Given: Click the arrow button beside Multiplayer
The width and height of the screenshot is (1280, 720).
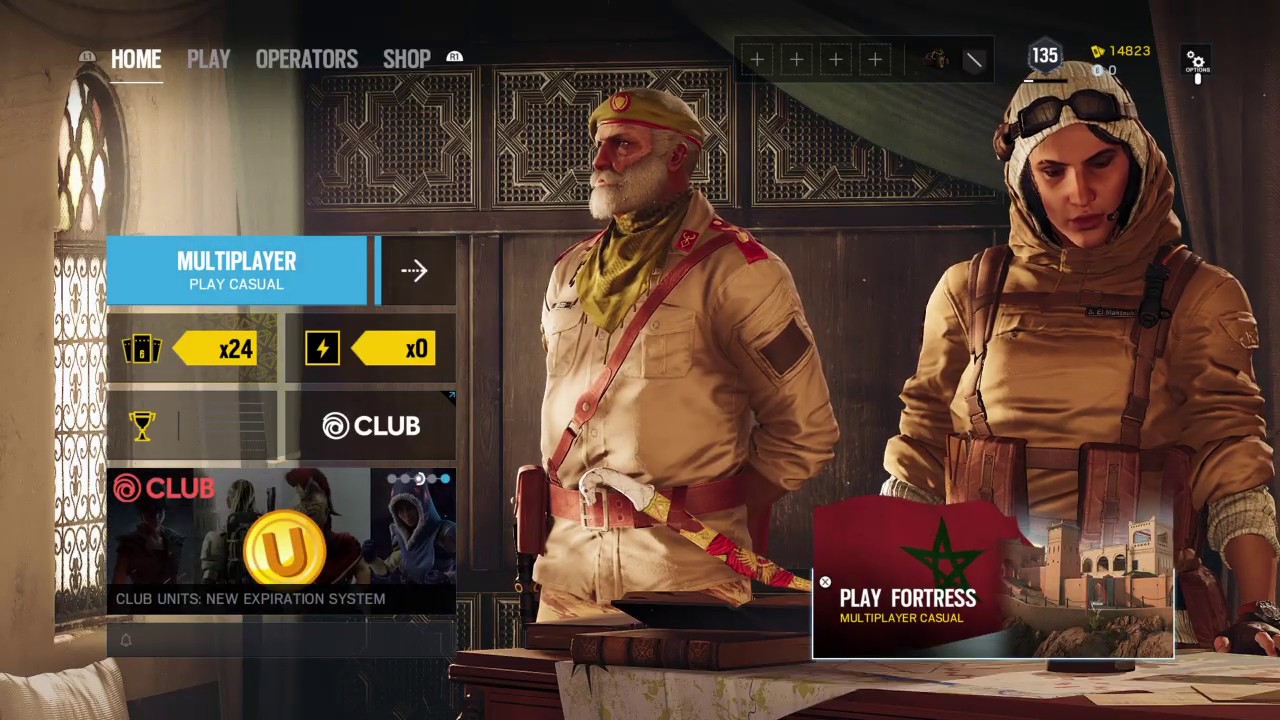Looking at the screenshot, I should coord(414,270).
